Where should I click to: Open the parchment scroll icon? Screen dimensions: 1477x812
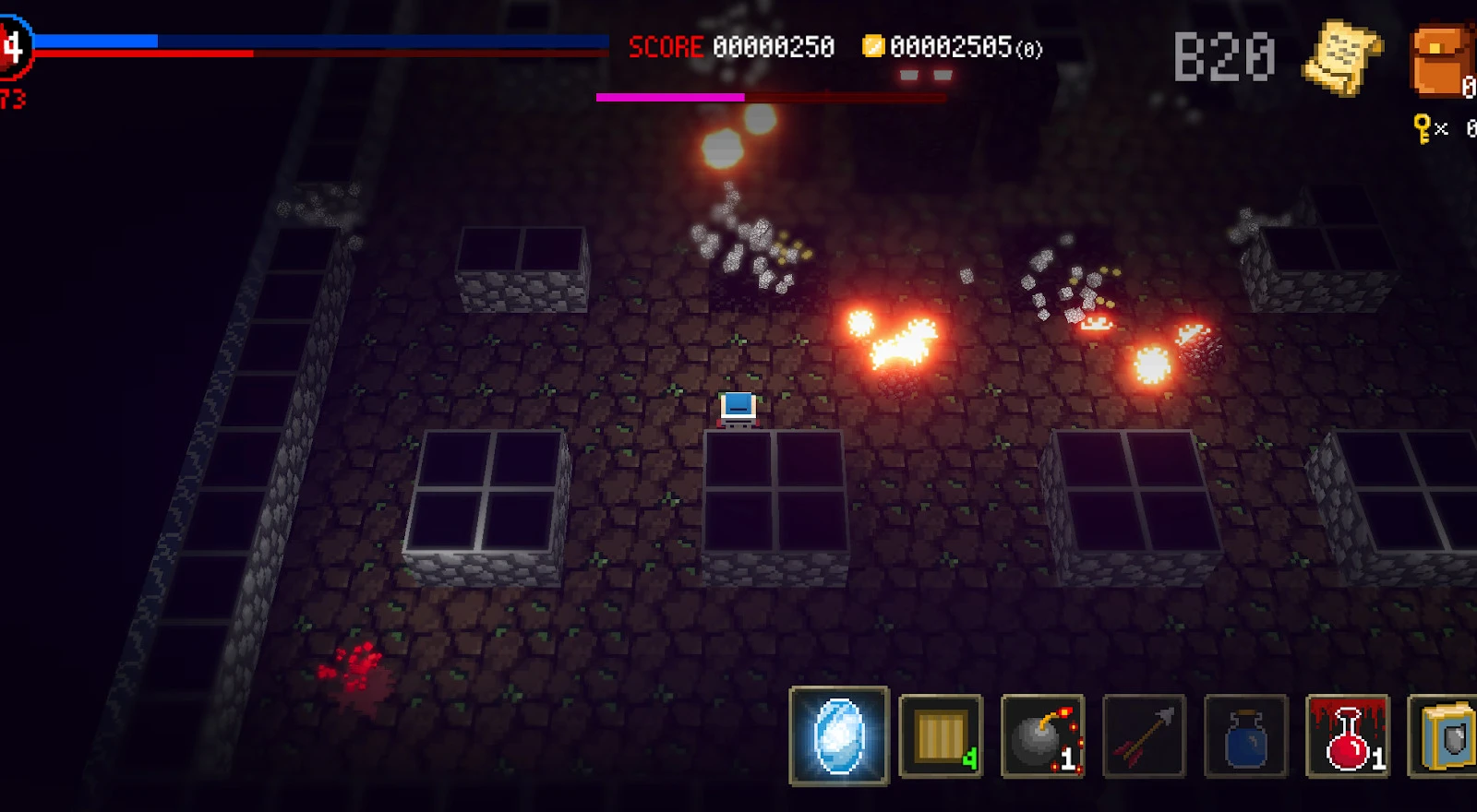pos(1342,57)
